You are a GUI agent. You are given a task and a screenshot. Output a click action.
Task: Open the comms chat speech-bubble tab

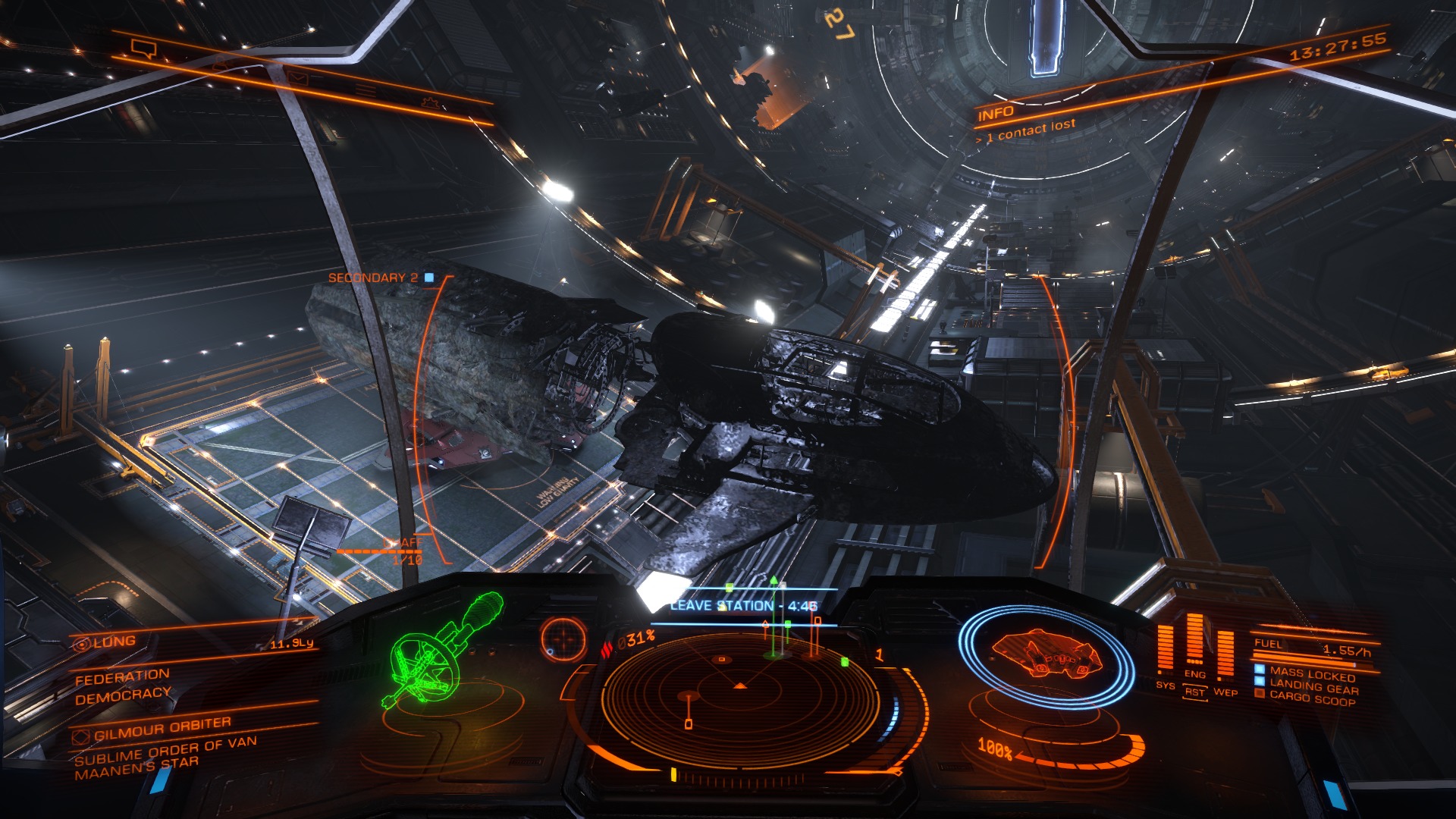pos(142,49)
